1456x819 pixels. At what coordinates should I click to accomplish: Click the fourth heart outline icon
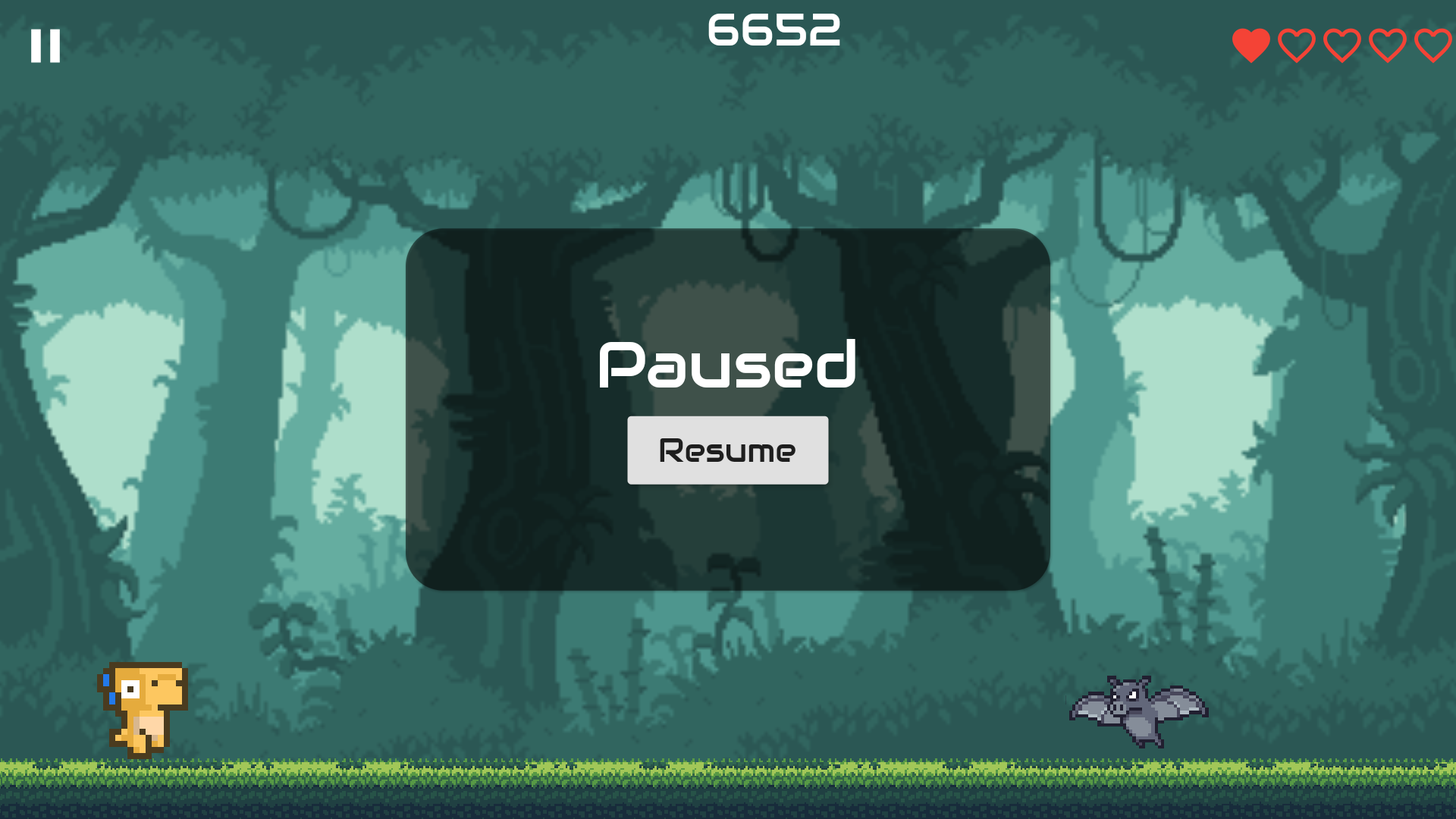coord(1387,45)
